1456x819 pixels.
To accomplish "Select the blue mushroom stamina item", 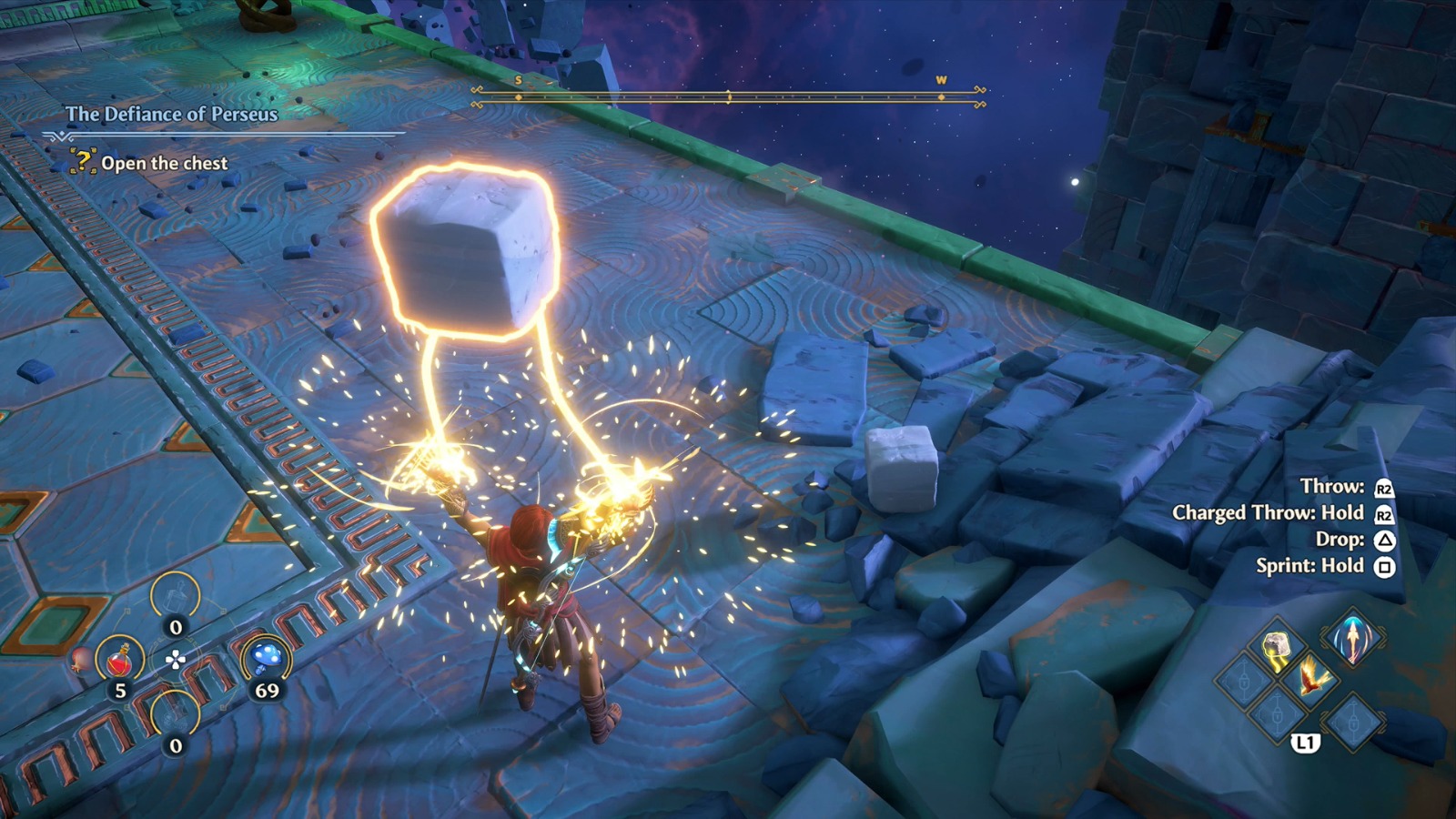I will pos(266,657).
